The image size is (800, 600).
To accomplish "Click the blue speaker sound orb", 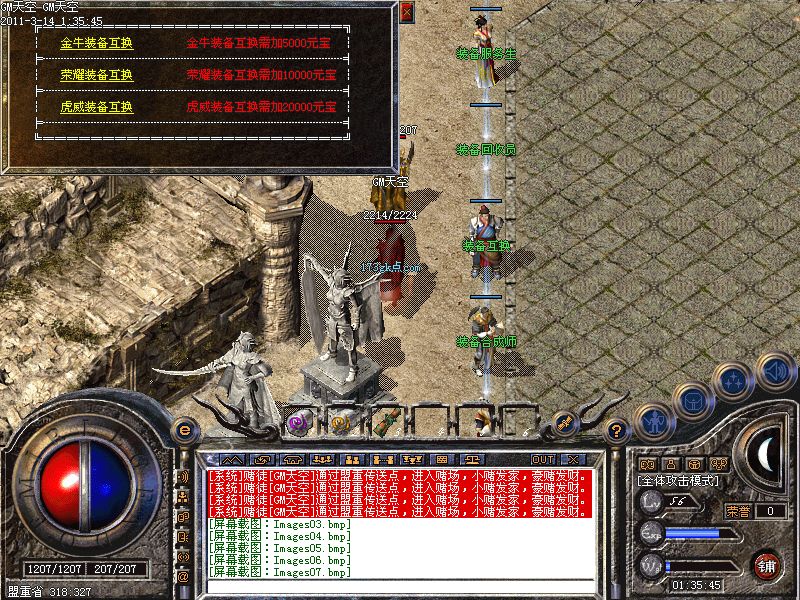I will coord(775,371).
